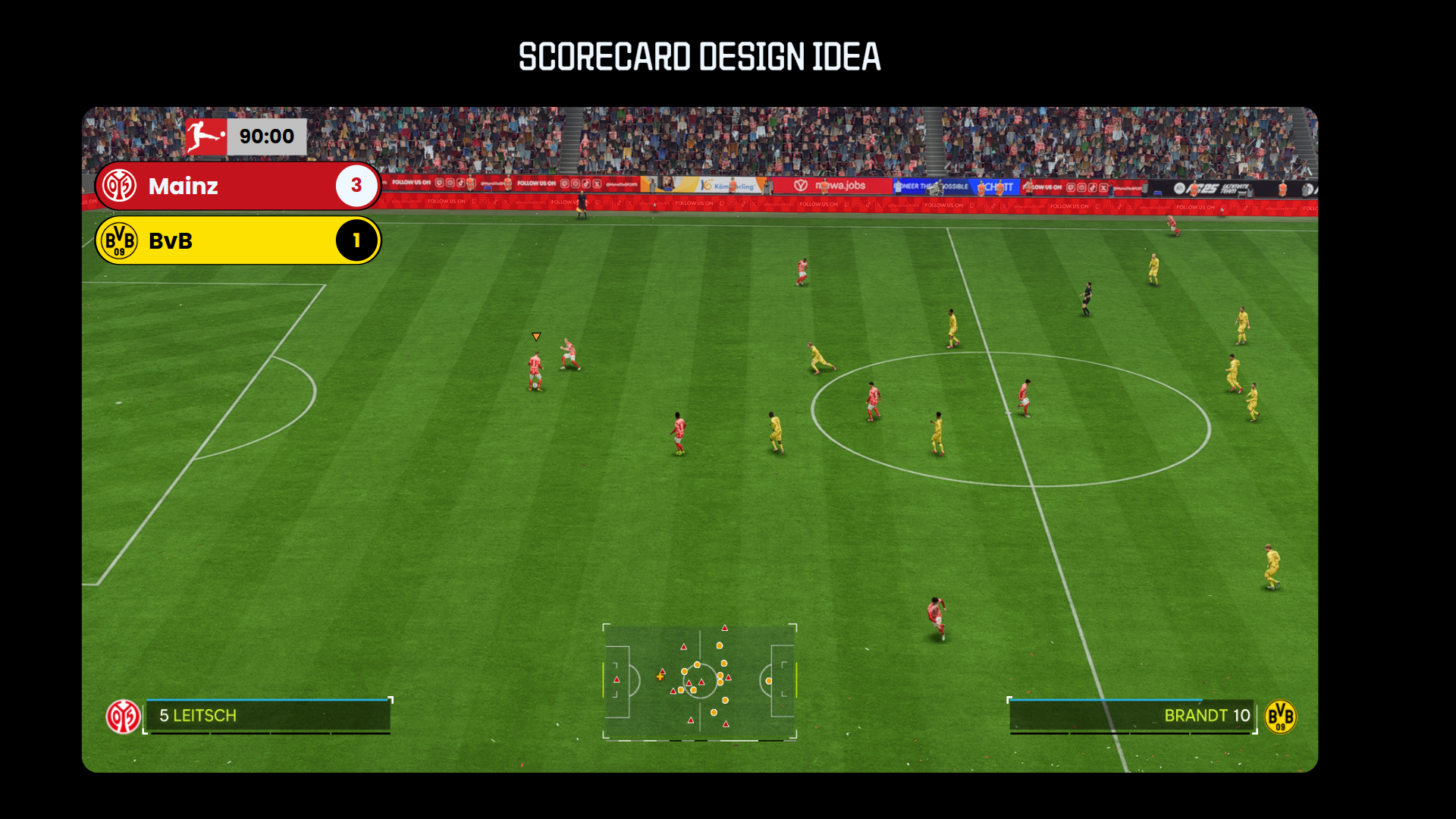The height and width of the screenshot is (819, 1456).
Task: Click the BVB crest beside Brandt's name
Action: click(x=1280, y=717)
